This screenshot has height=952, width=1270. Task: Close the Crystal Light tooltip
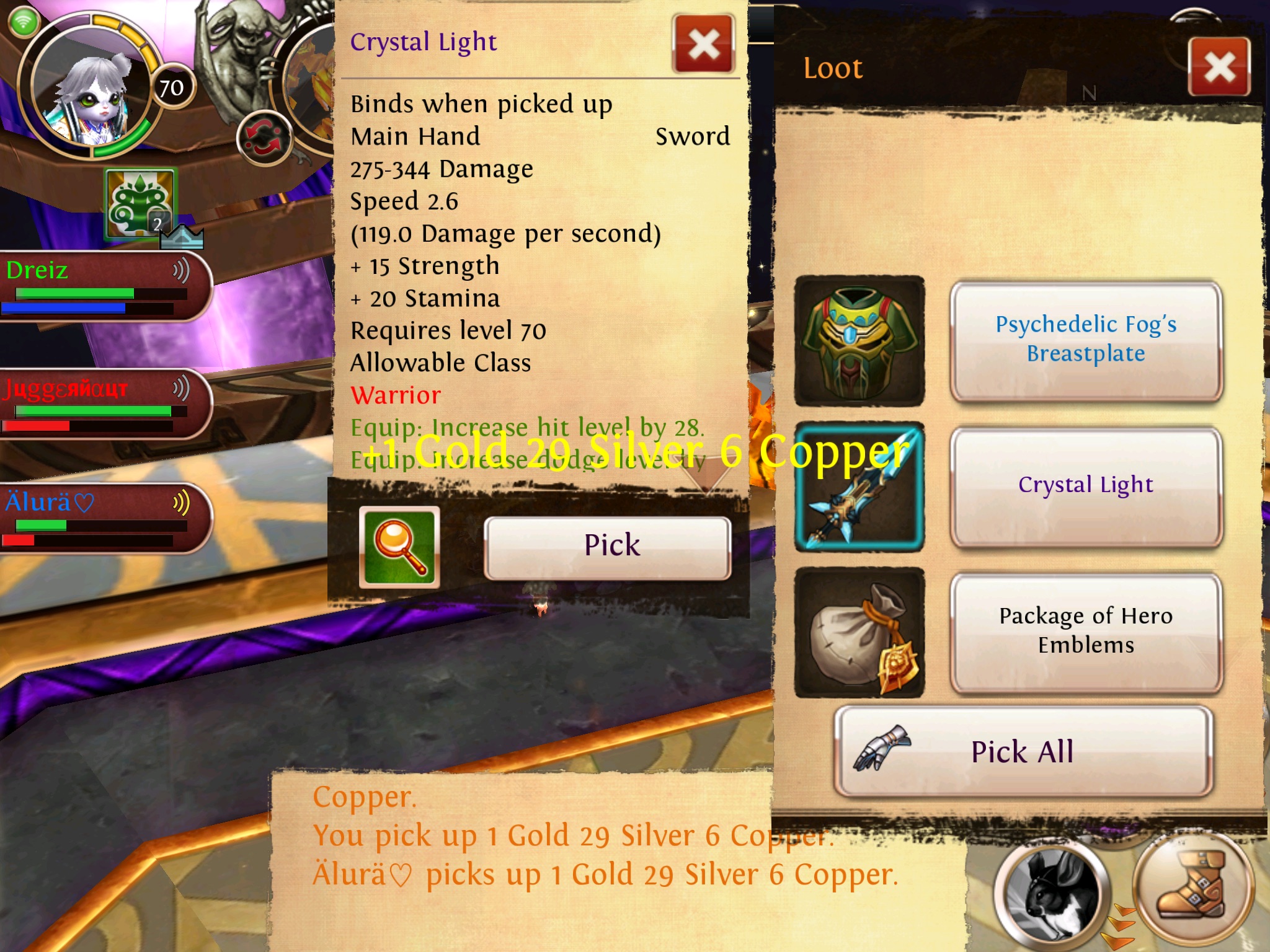[x=703, y=45]
